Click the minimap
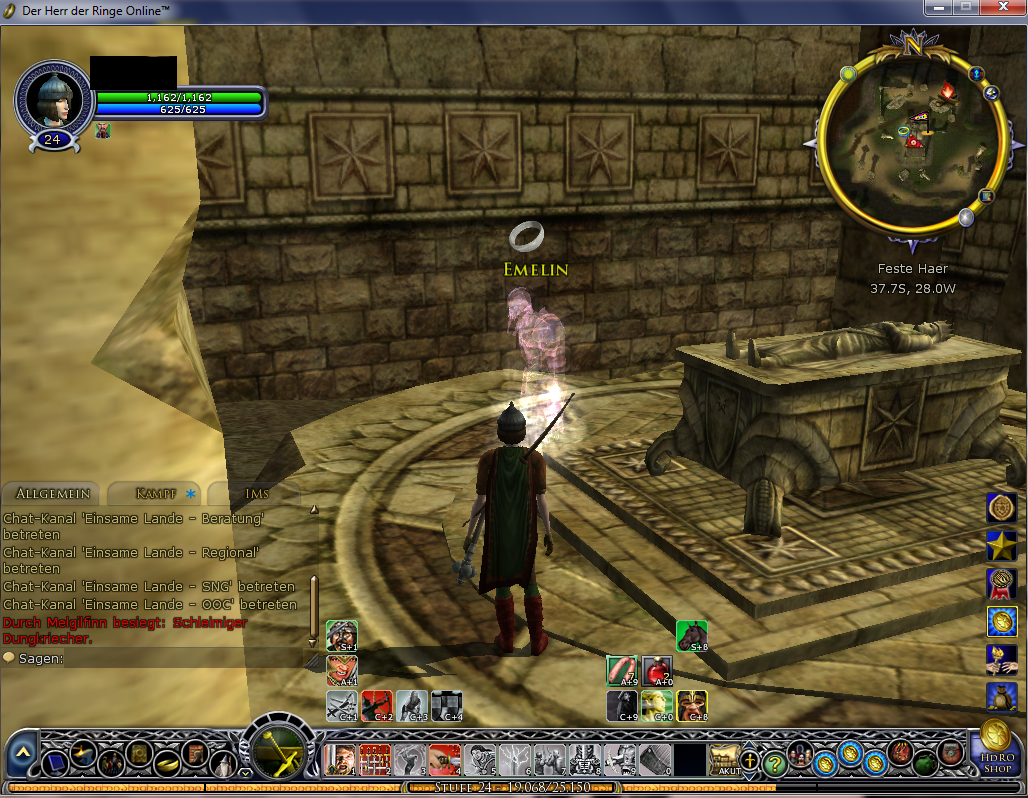This screenshot has height=798, width=1028. [x=906, y=143]
